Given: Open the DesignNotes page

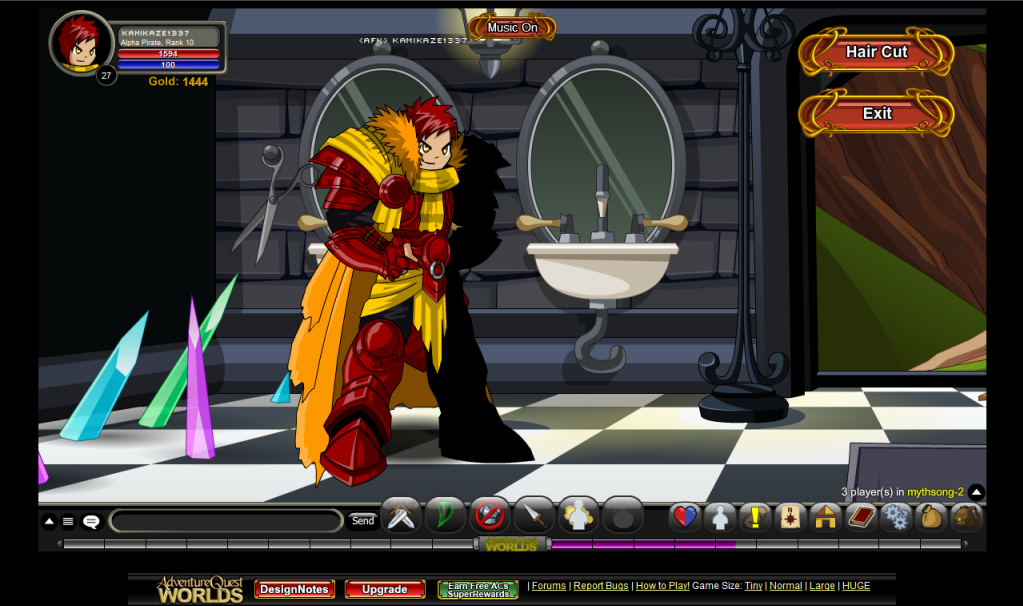Looking at the screenshot, I should [x=294, y=589].
